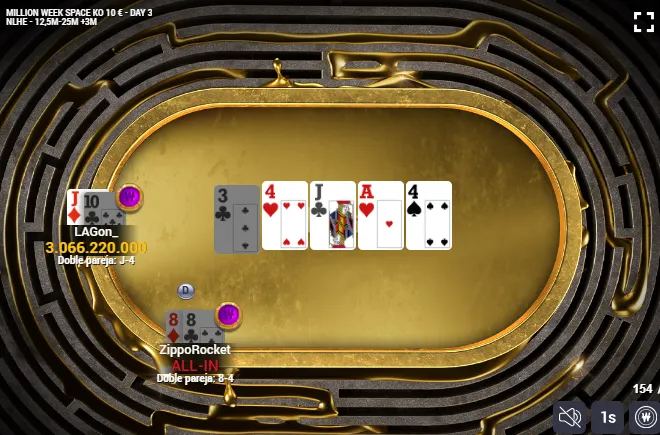Select player ZippoRocket's name panel

click(x=195, y=350)
